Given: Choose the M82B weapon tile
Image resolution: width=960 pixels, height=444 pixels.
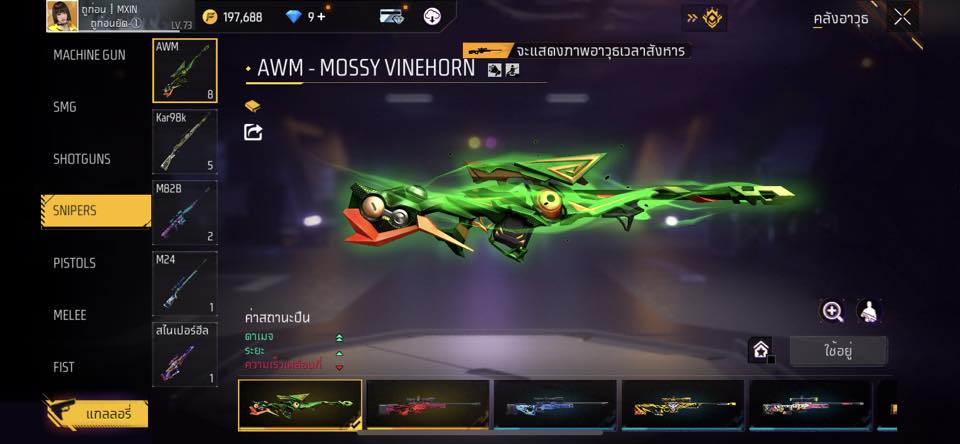Looking at the screenshot, I should (x=185, y=212).
